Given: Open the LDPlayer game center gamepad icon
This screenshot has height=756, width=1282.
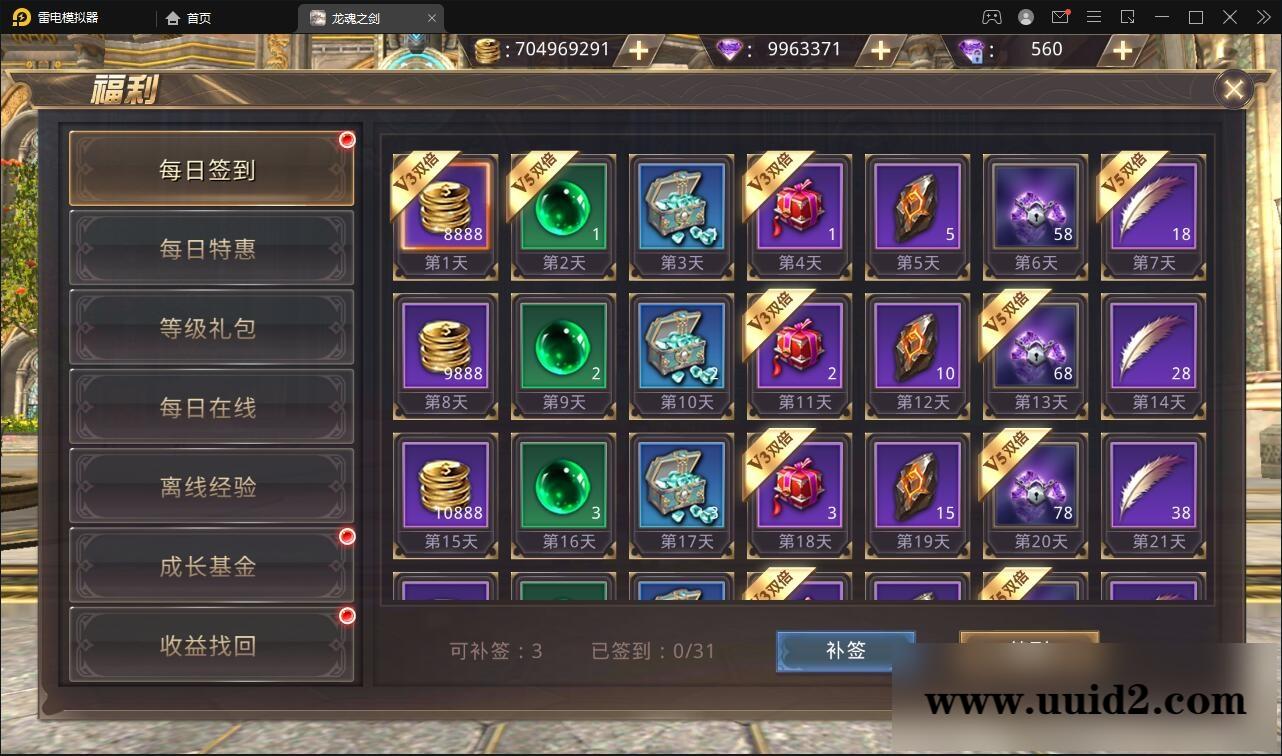Looking at the screenshot, I should coord(991,17).
